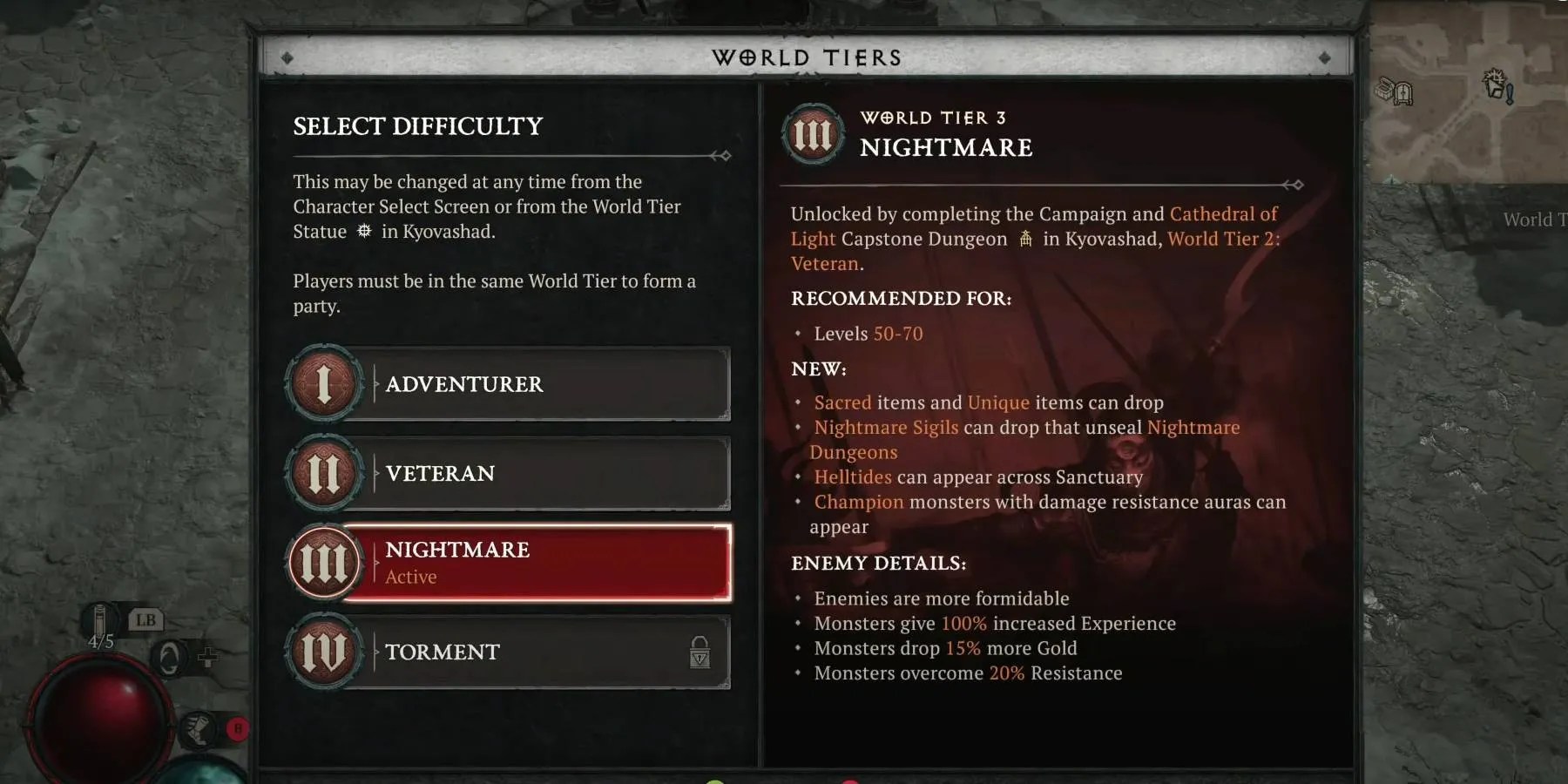1568x784 pixels.
Task: Click the stash chest icon on the minimap
Action: click(1385, 90)
